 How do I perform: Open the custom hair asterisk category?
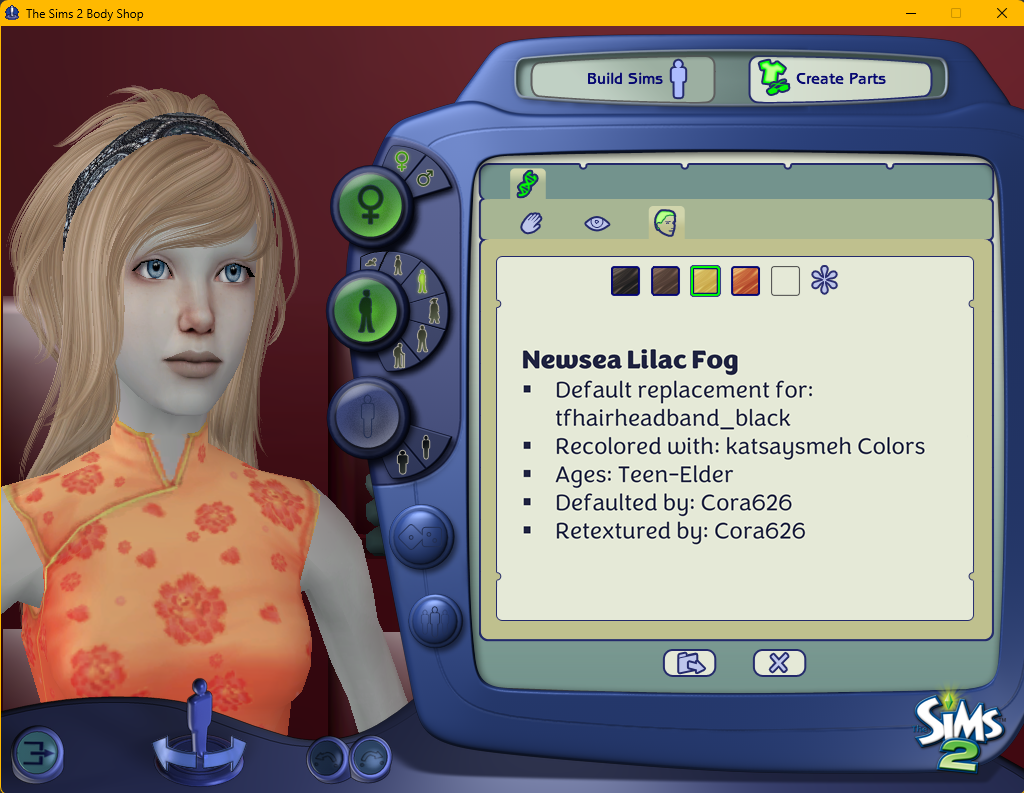[x=825, y=281]
